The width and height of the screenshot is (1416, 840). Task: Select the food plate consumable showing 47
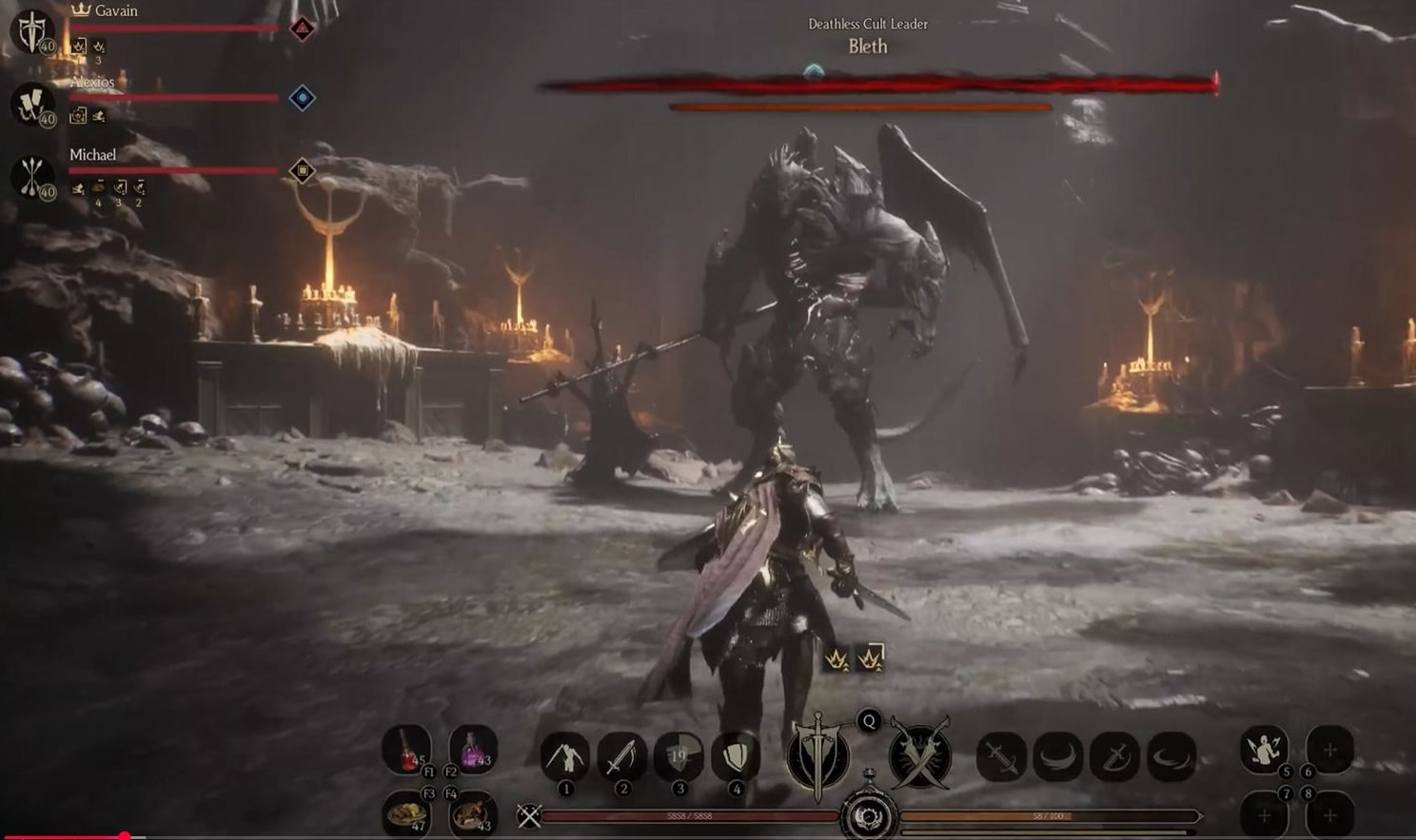point(407,813)
